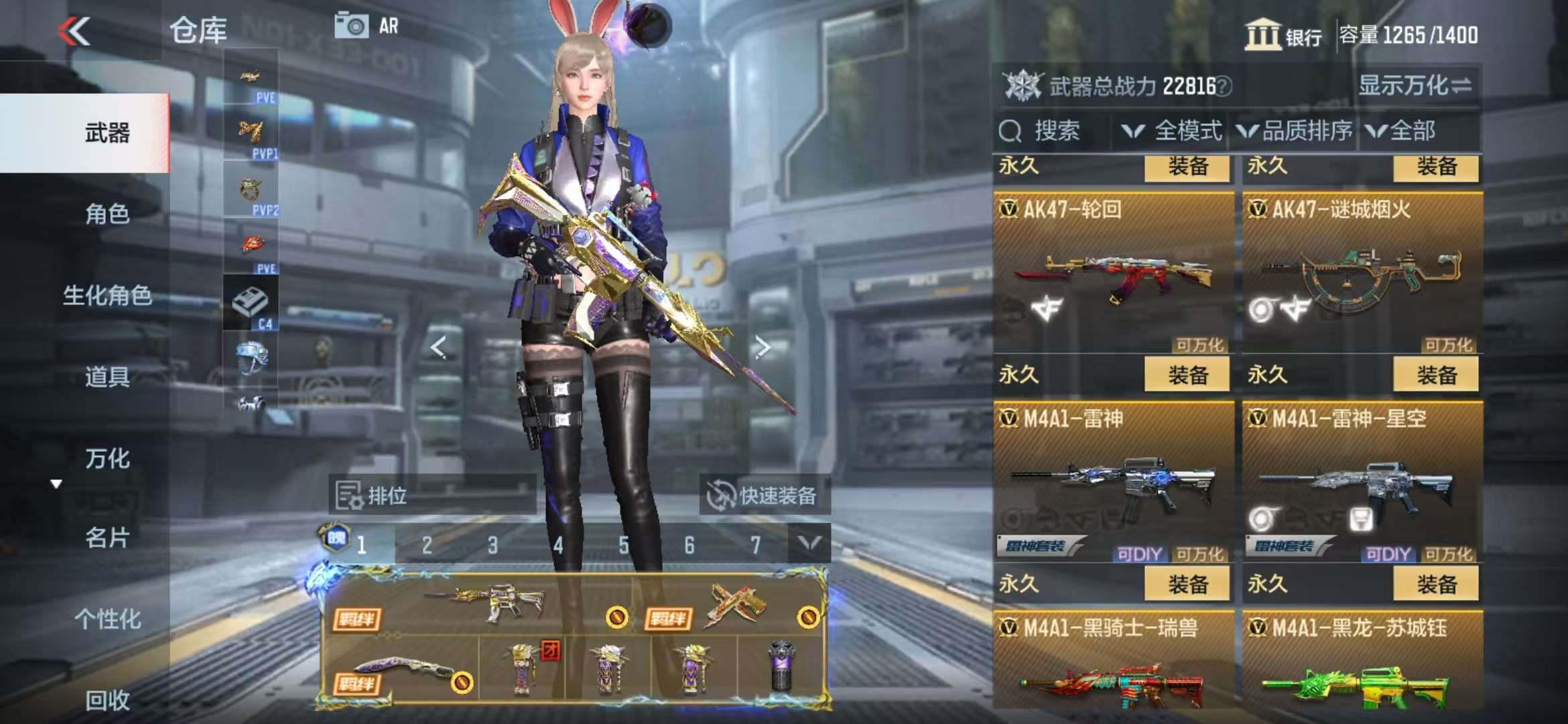Image resolution: width=1568 pixels, height=724 pixels.
Task: Open the 个性化 tab
Action: click(107, 619)
